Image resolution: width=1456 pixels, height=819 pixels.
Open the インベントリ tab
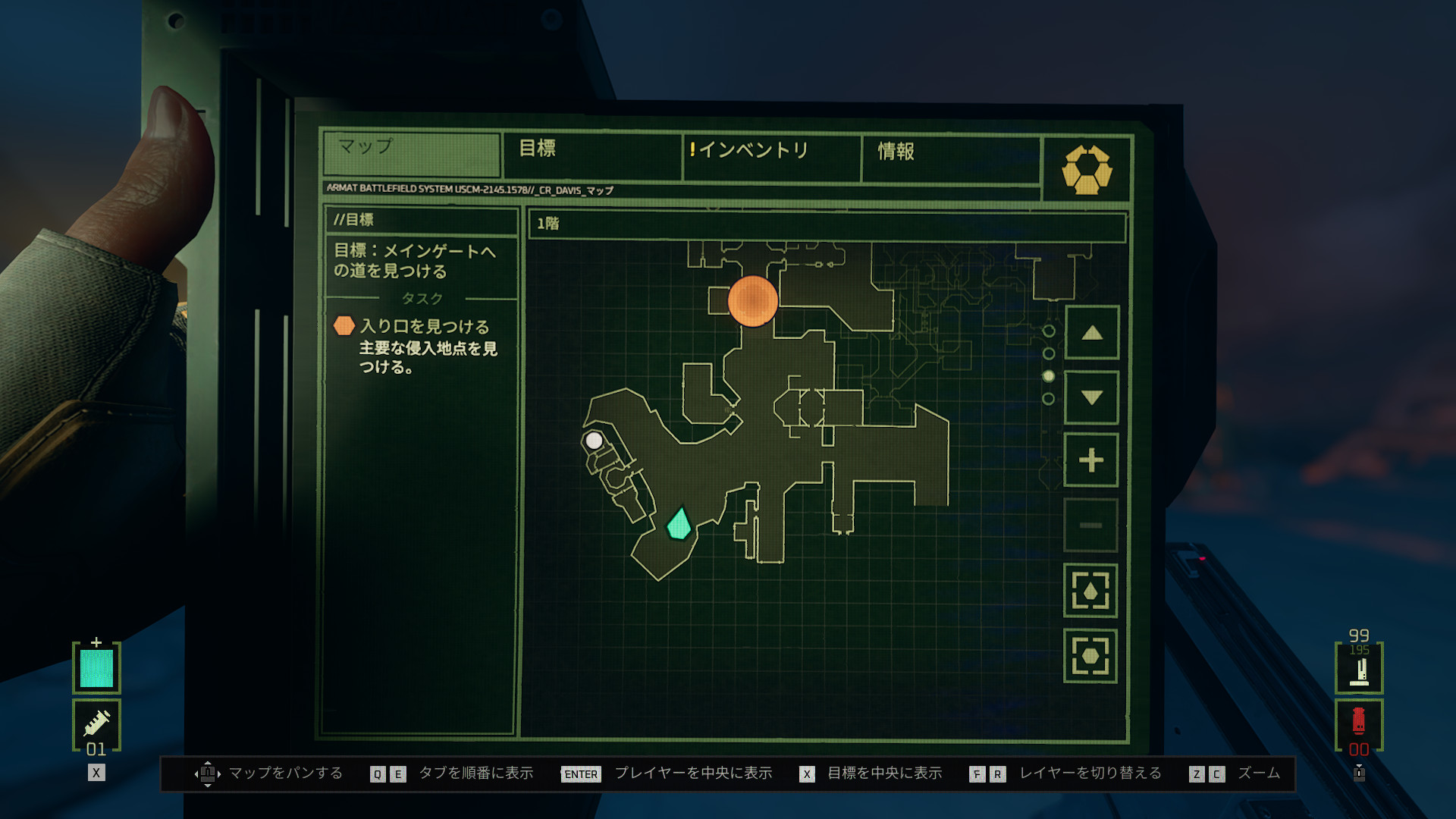point(770,152)
